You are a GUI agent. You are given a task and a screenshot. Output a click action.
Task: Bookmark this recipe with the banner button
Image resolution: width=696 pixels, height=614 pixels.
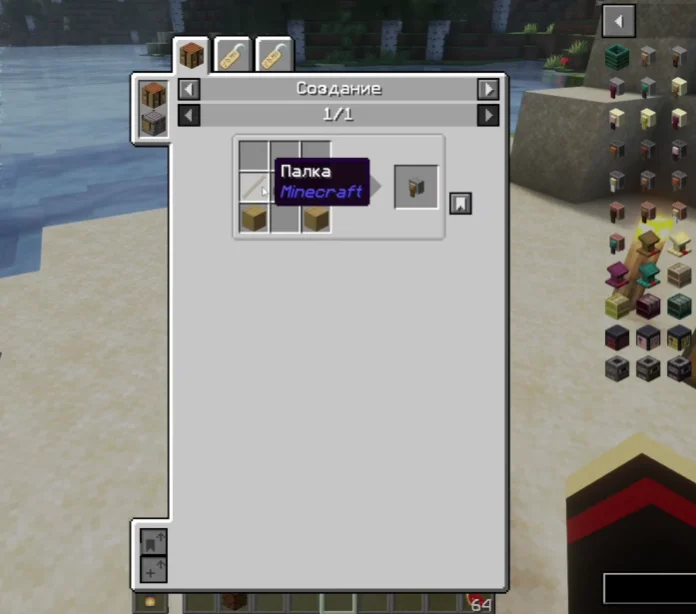pyautogui.click(x=460, y=203)
